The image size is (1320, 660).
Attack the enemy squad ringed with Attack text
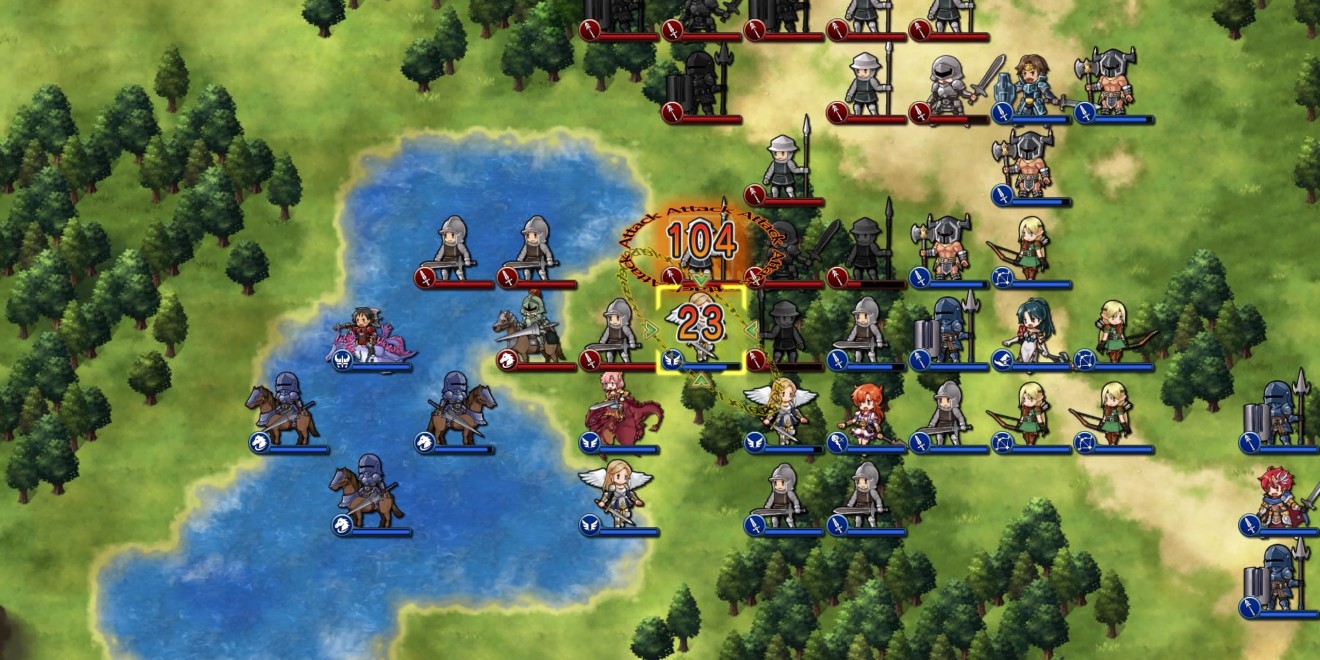tap(701, 250)
